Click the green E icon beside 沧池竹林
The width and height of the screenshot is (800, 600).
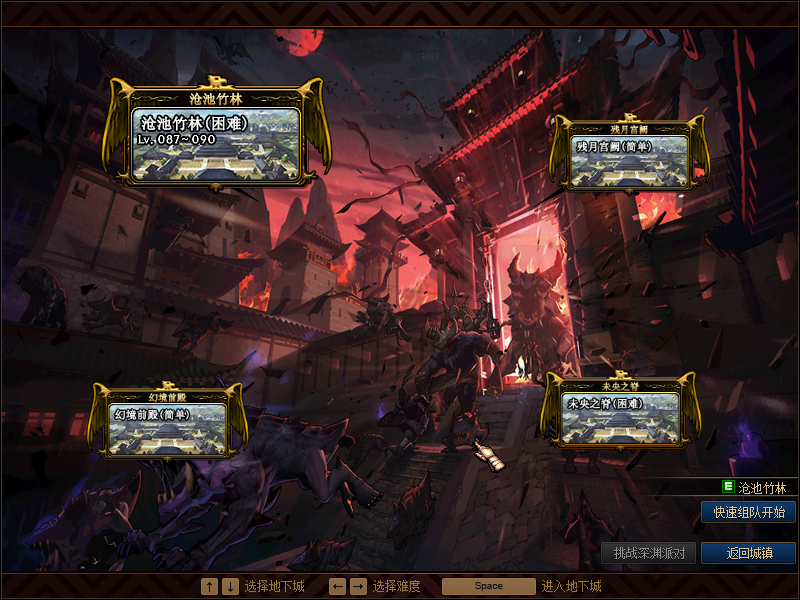(728, 488)
